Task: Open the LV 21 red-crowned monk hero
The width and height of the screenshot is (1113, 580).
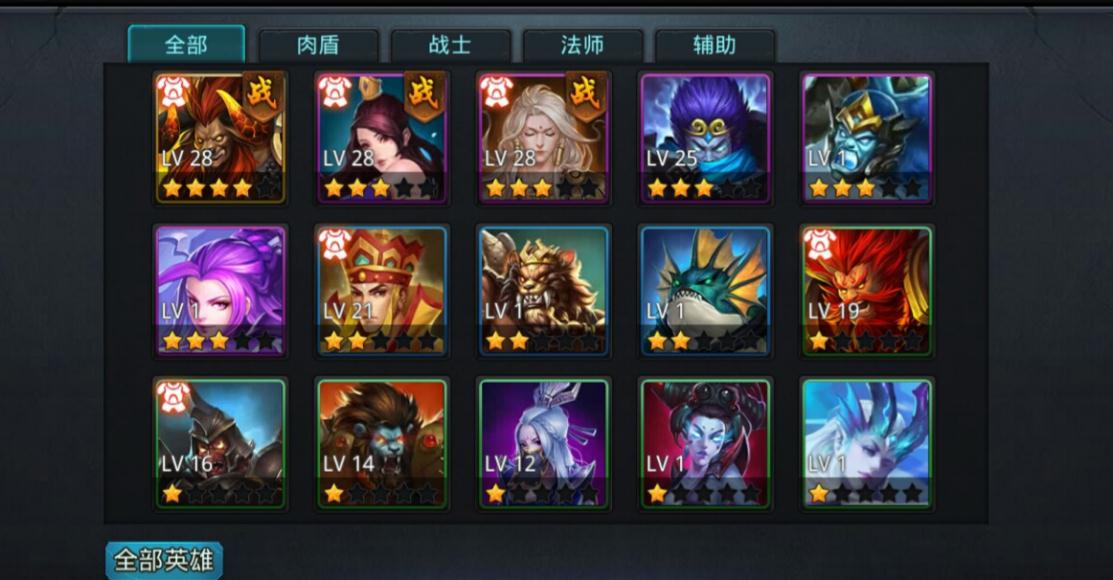Action: pos(382,291)
